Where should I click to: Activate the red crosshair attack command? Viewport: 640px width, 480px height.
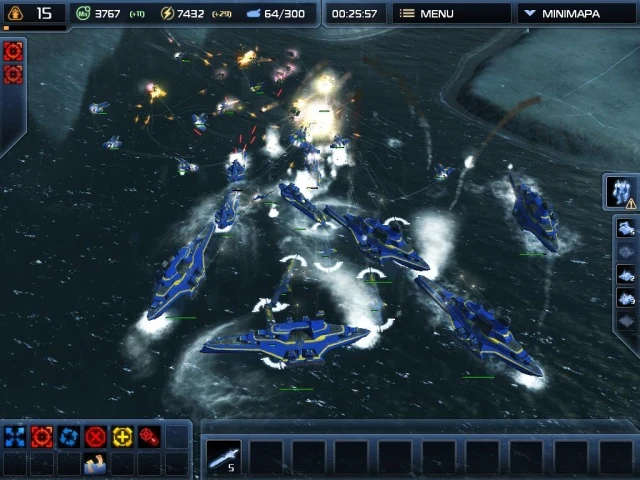(41, 436)
